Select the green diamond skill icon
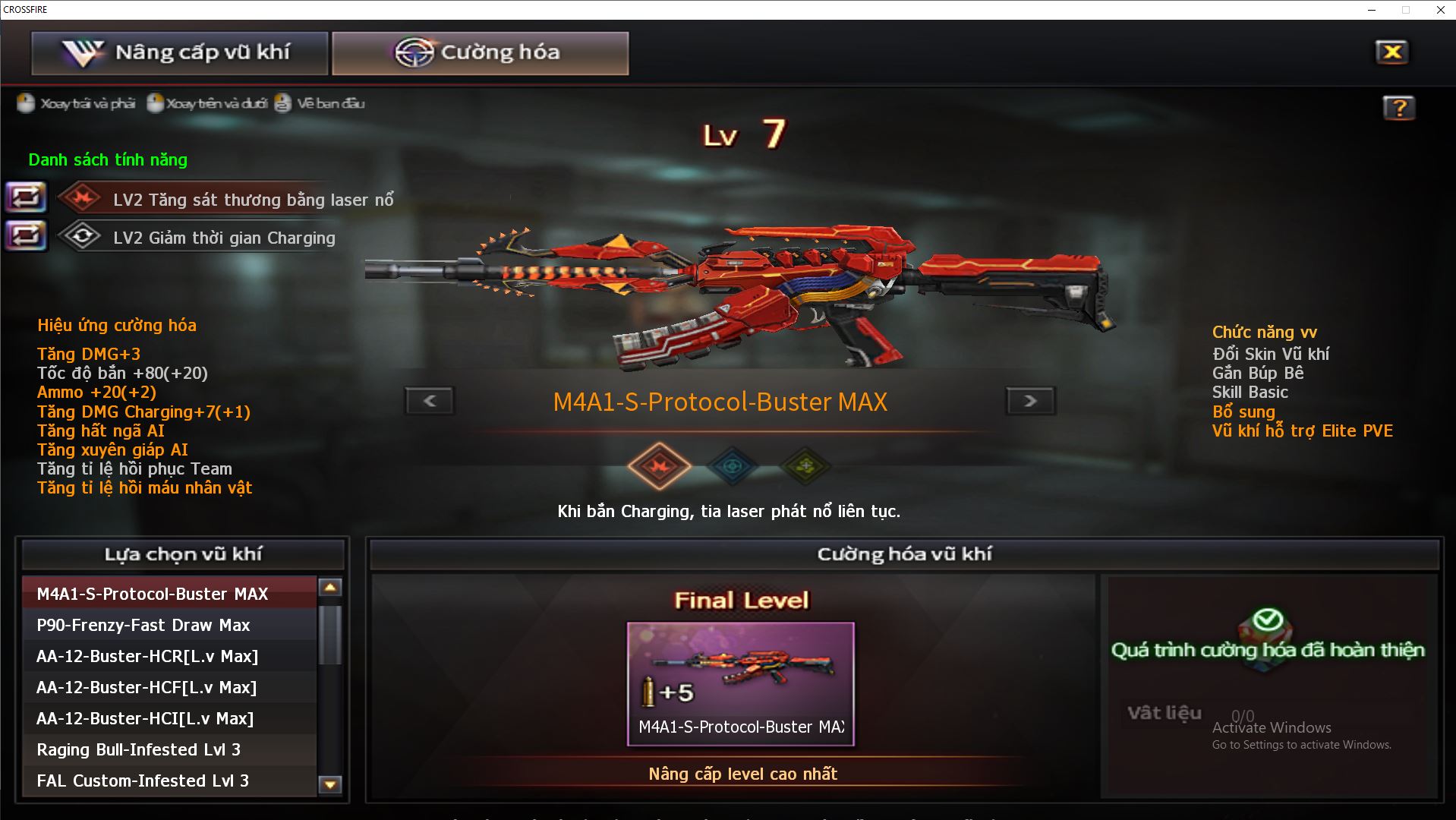 point(805,466)
